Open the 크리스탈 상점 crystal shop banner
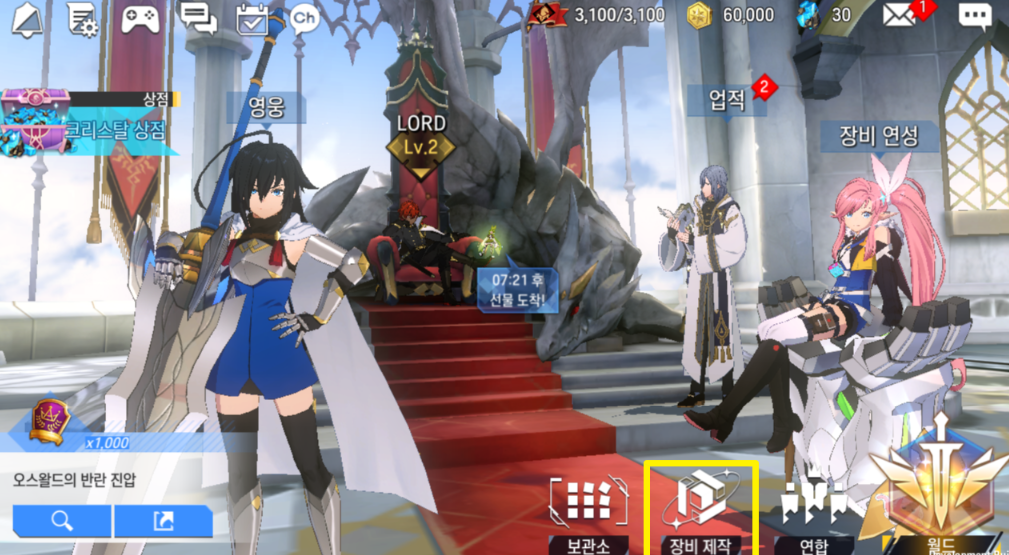This screenshot has height=555, width=1009. pos(90,124)
